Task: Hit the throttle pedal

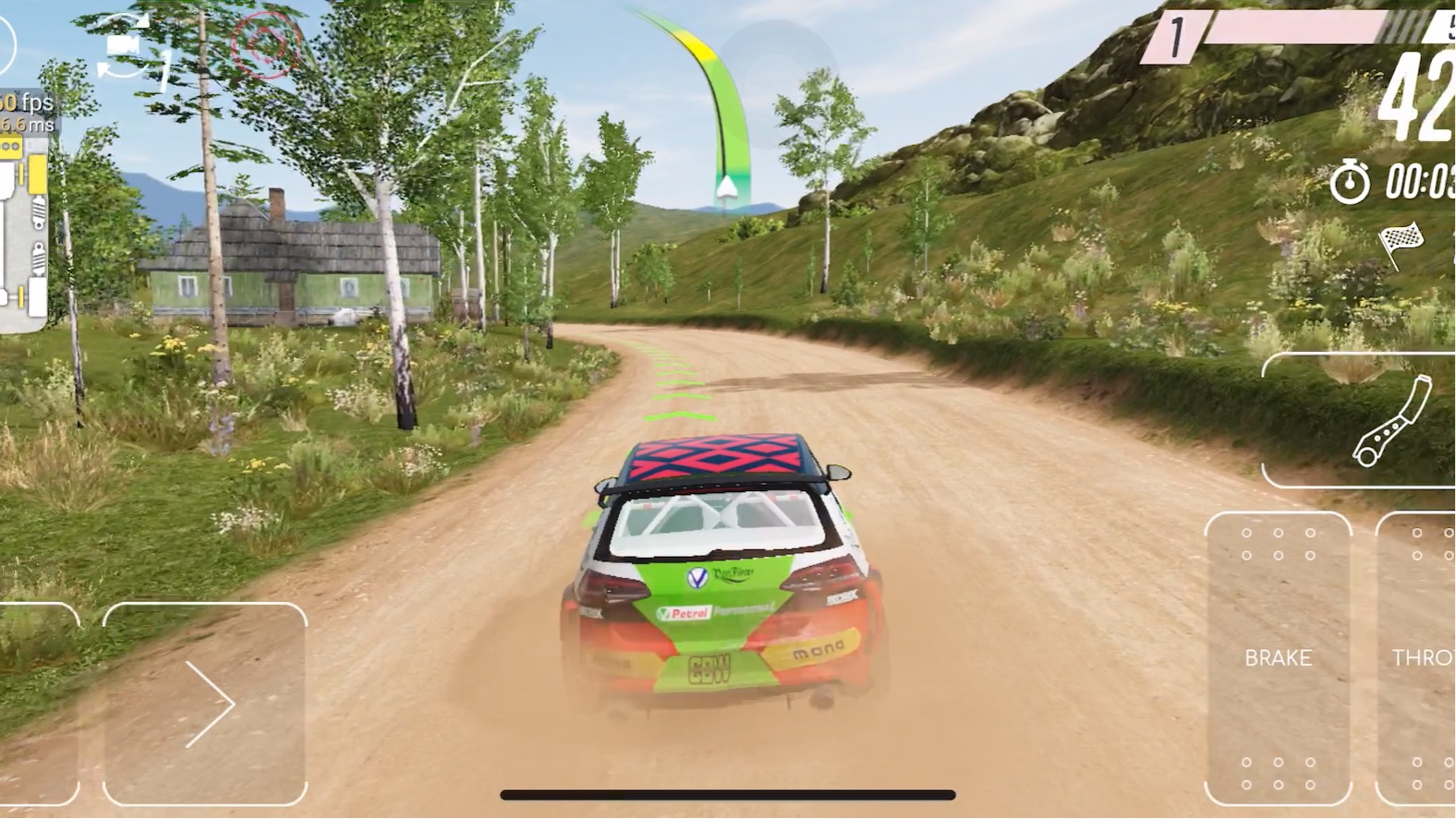Action: click(x=1418, y=658)
